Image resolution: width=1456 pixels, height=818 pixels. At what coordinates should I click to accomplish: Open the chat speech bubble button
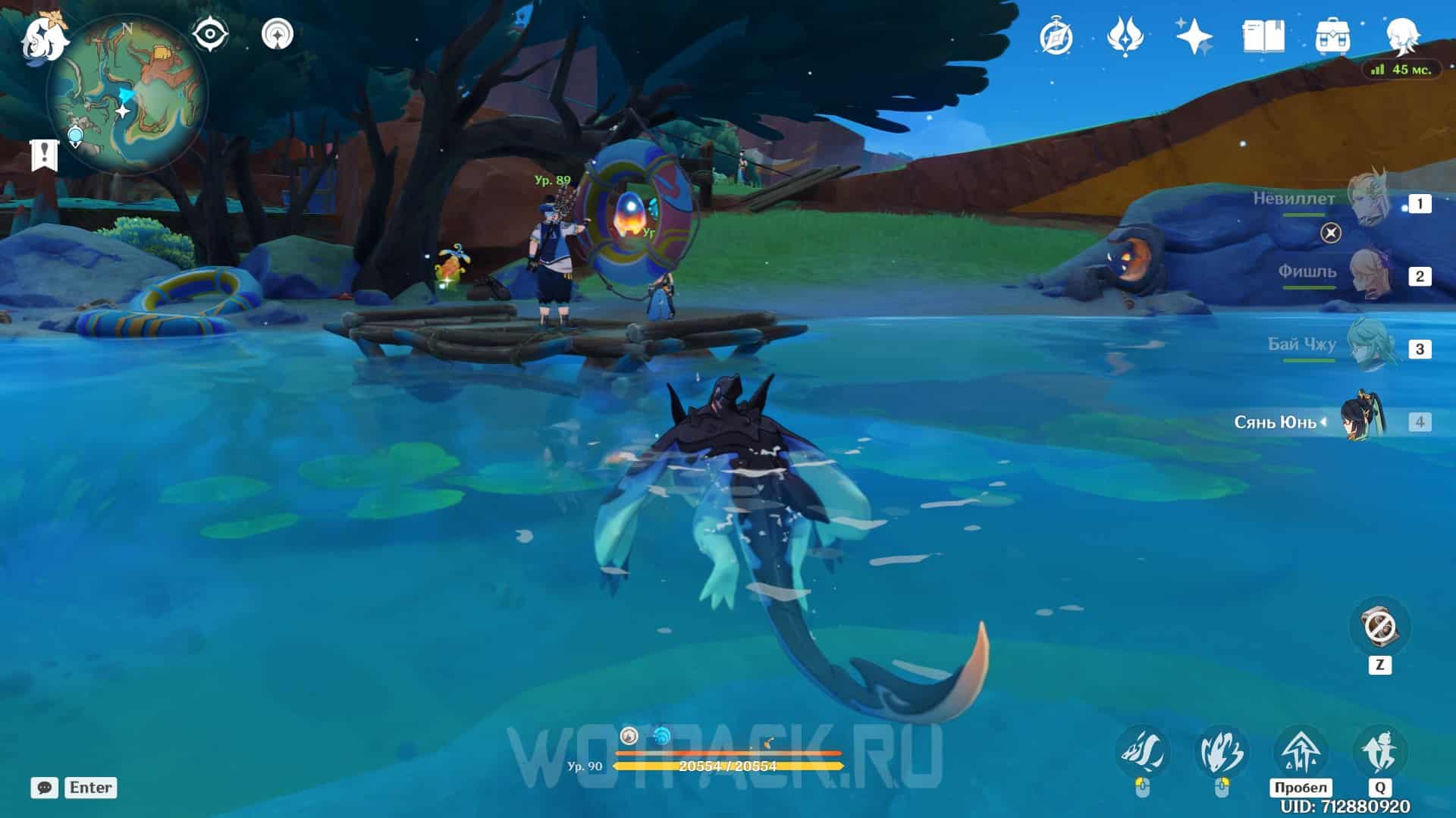[45, 788]
